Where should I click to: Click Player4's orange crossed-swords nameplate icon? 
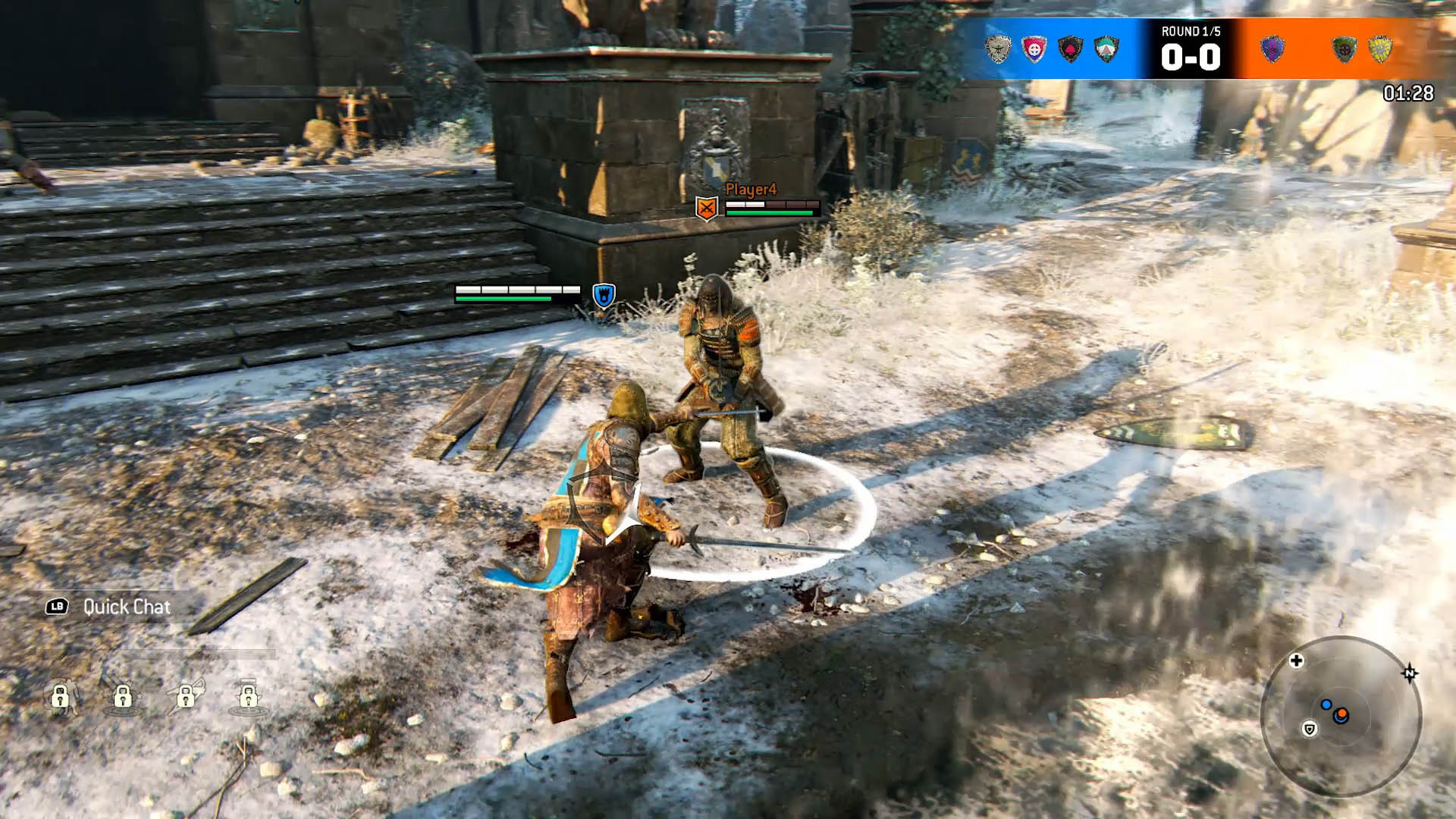click(x=707, y=208)
